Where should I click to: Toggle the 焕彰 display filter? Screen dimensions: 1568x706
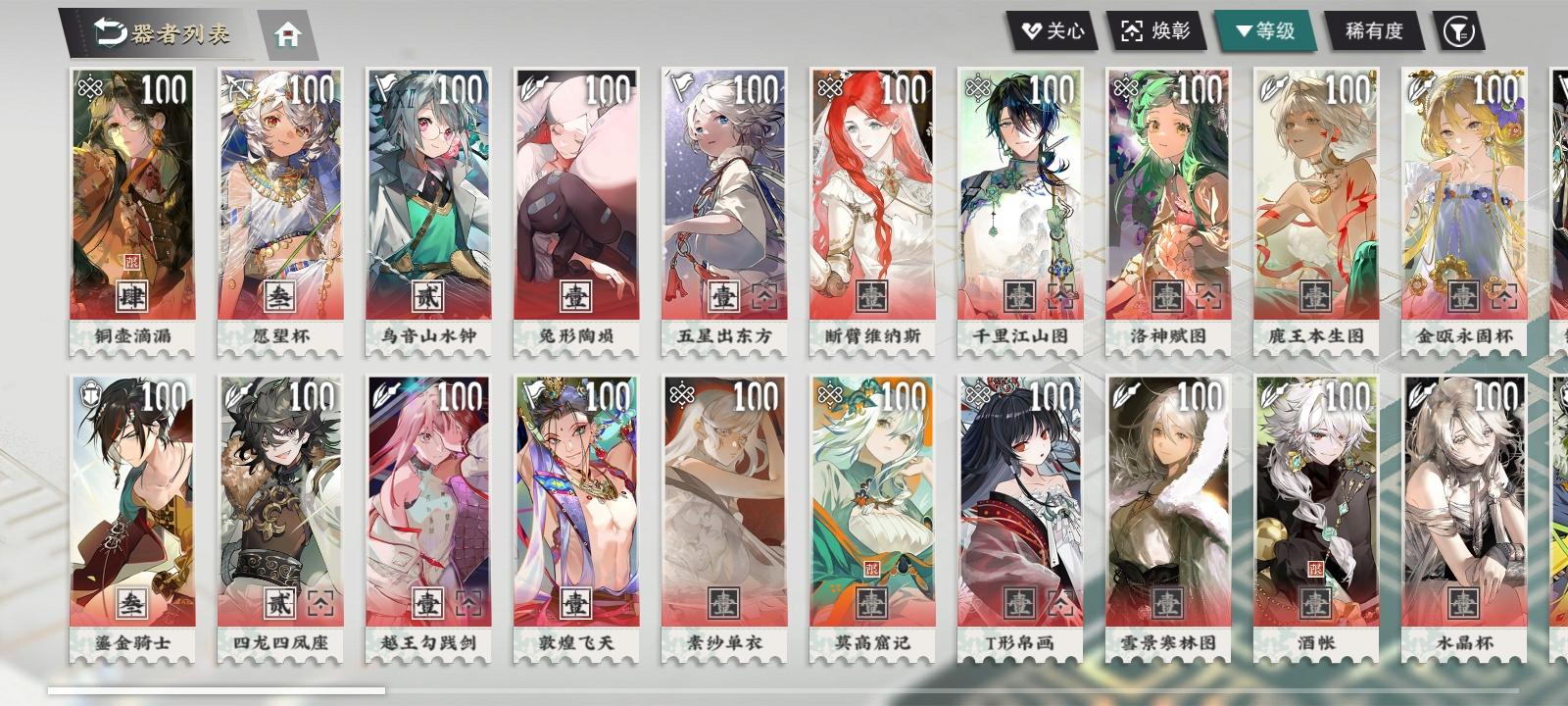point(1156,30)
